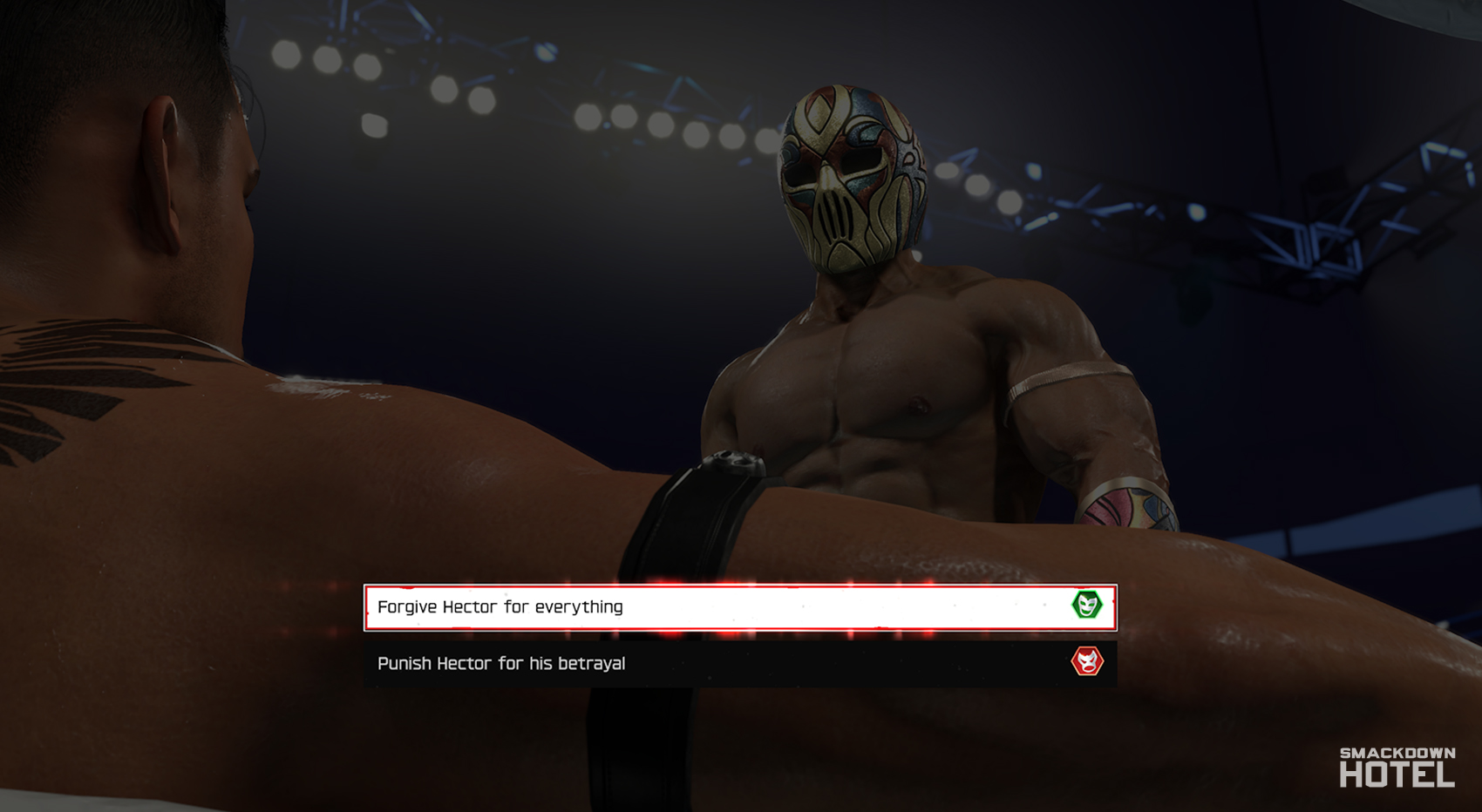Choose 'Punish Hector for his betrayal'
The image size is (1482, 812).
[x=610, y=662]
